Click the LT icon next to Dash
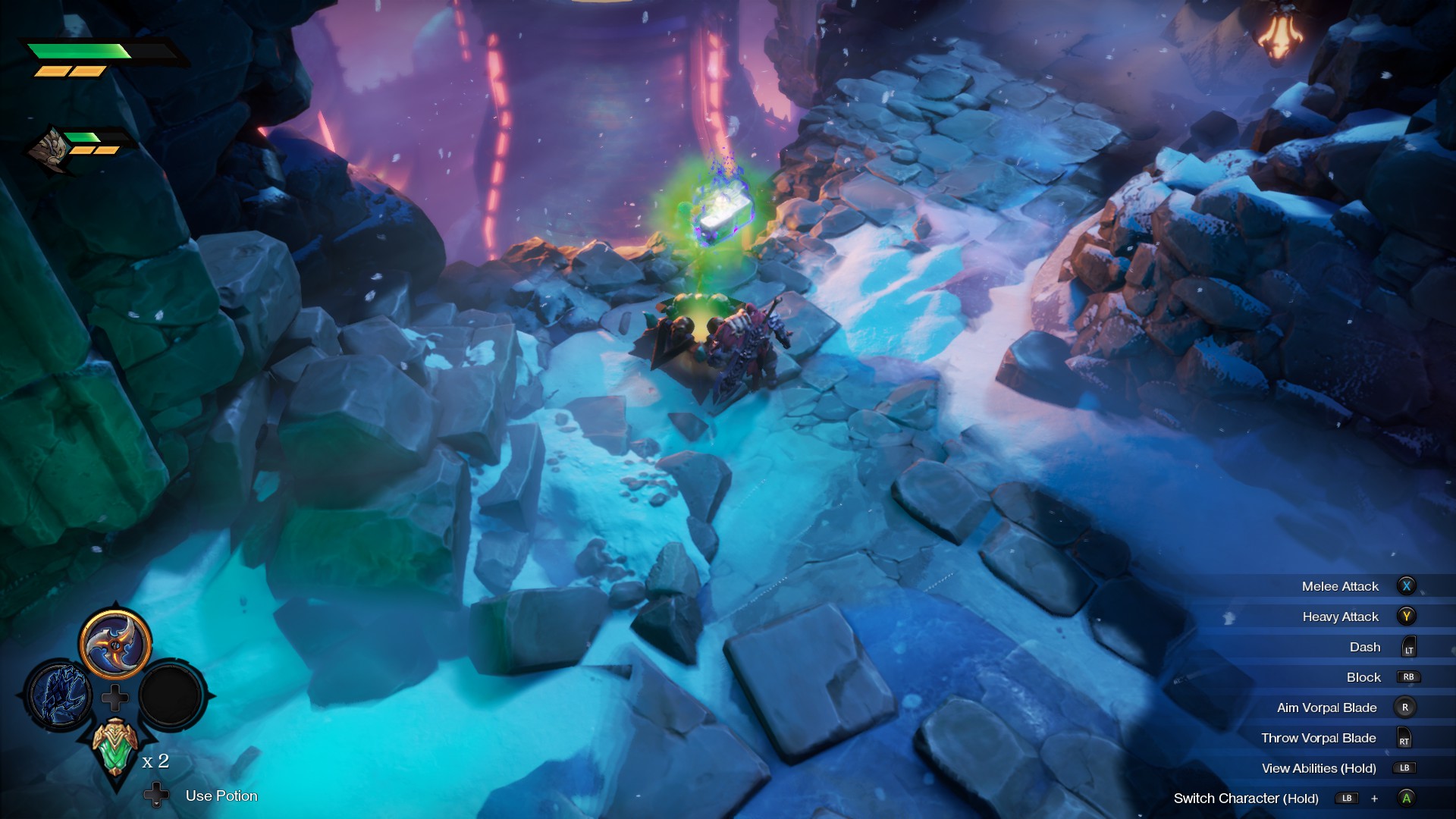 tap(1409, 647)
